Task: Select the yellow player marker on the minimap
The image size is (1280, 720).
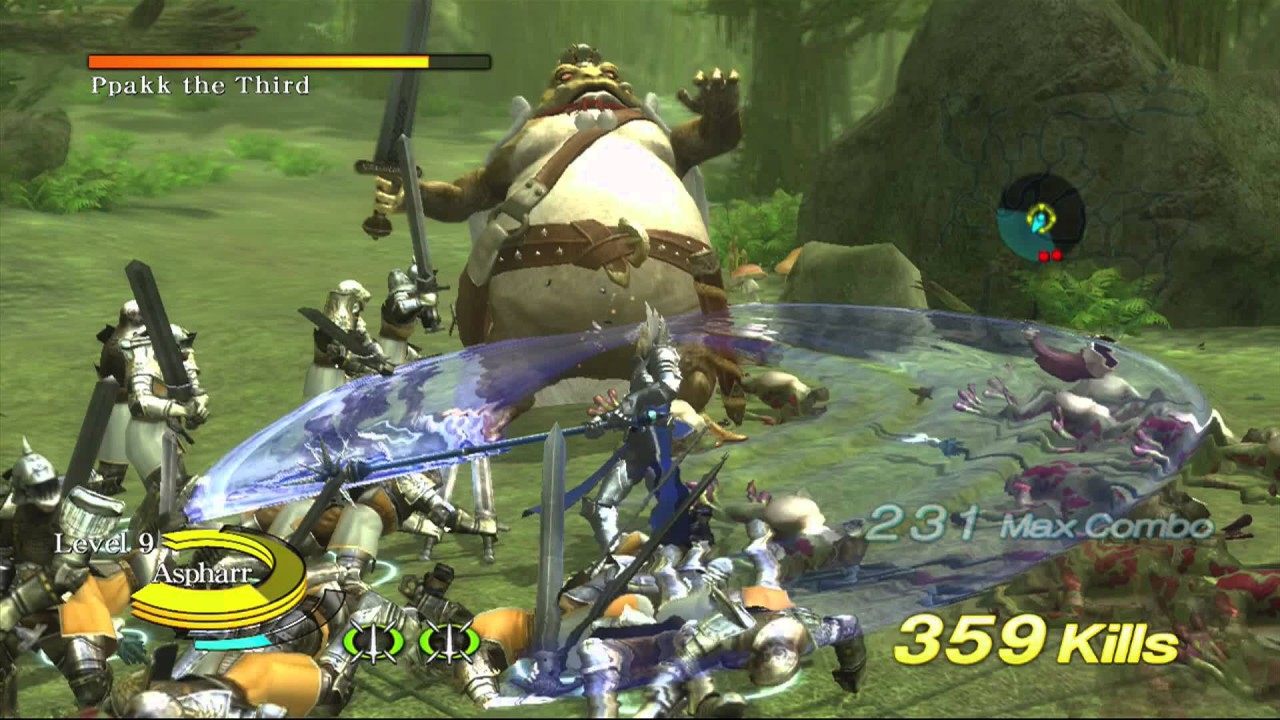Action: 1041,214
